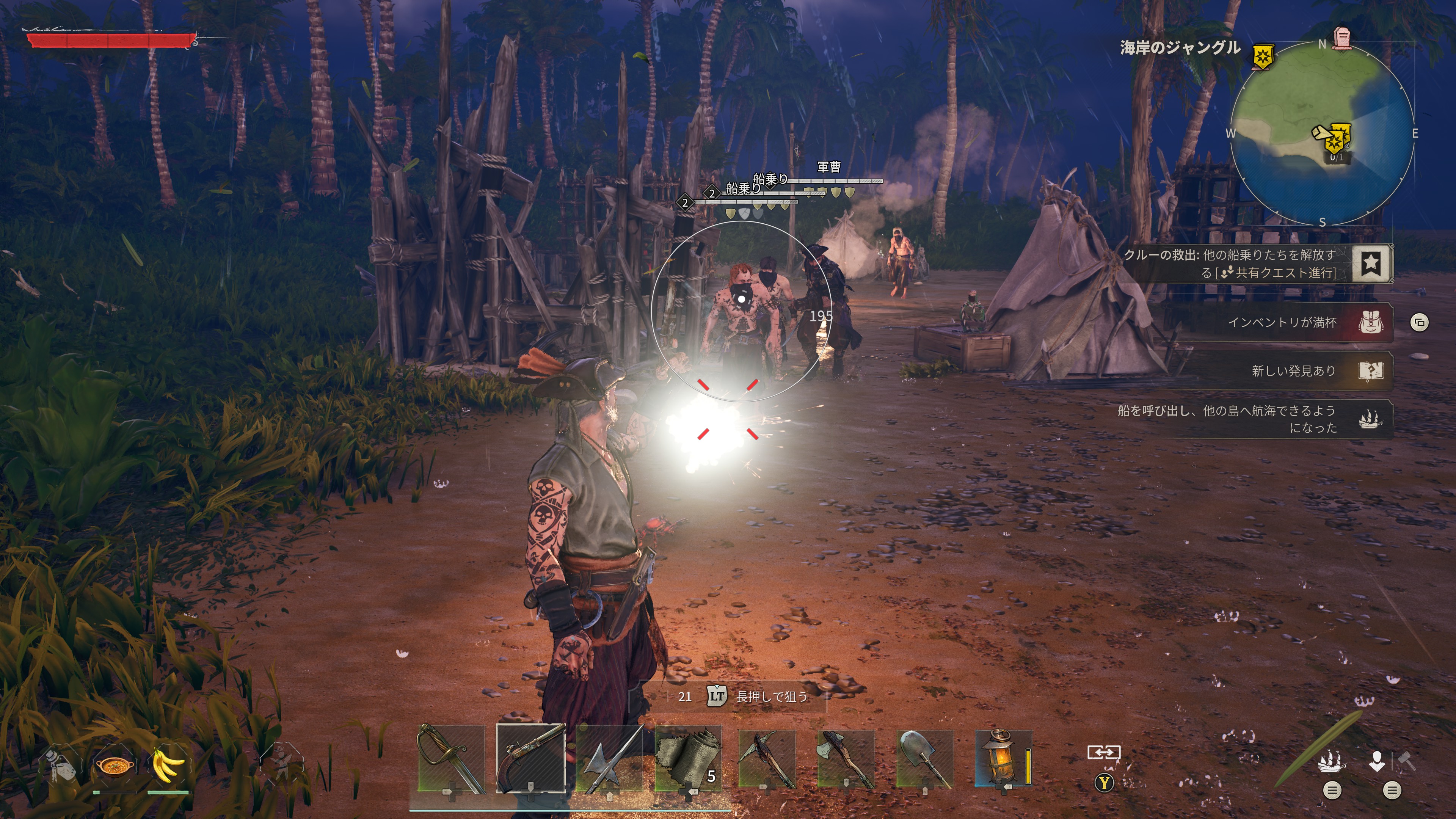Select the flintlock pistol hotbar slot
The height and width of the screenshot is (819, 1456).
531,758
